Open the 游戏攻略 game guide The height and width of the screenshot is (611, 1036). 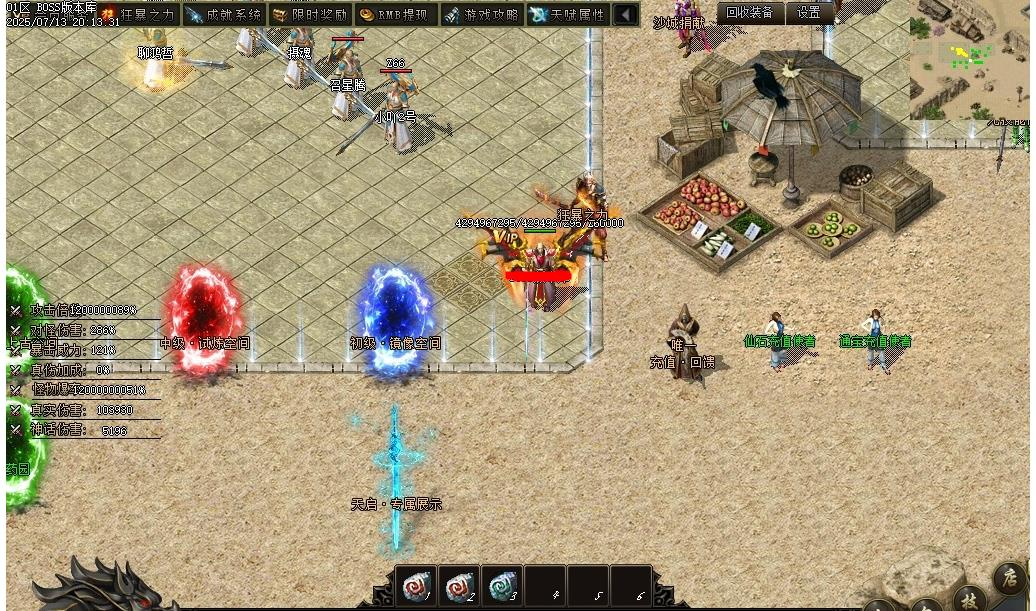click(x=482, y=15)
